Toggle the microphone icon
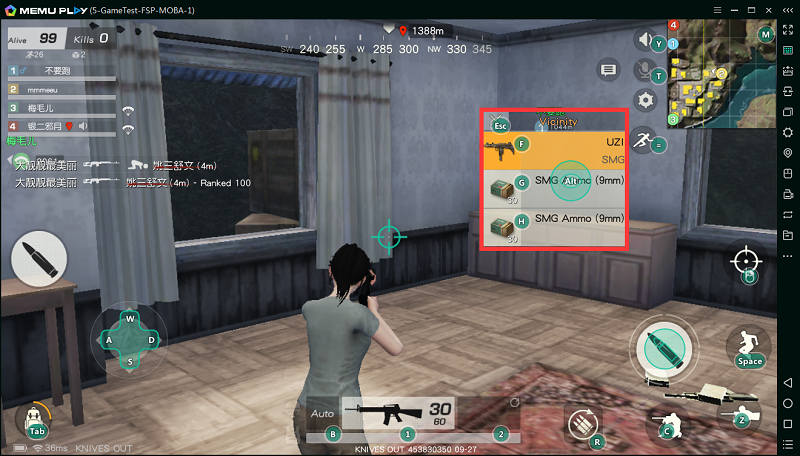800x456 pixels. (646, 70)
